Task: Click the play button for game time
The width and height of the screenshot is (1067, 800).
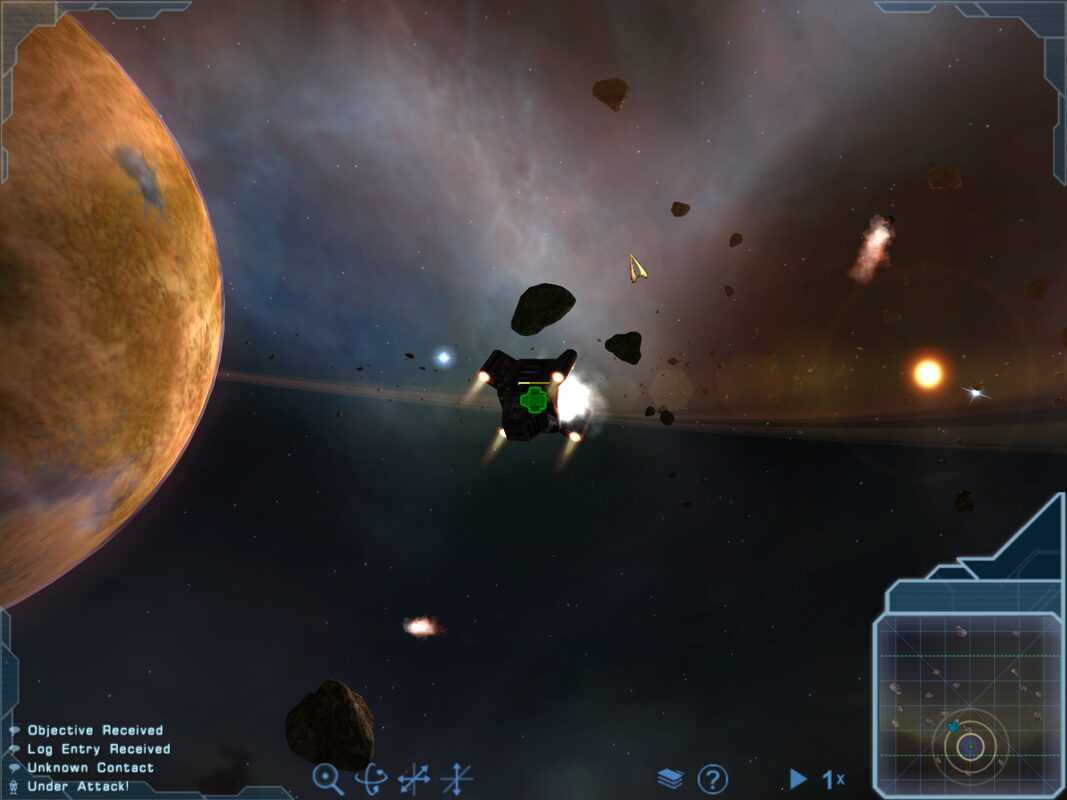Action: 797,778
